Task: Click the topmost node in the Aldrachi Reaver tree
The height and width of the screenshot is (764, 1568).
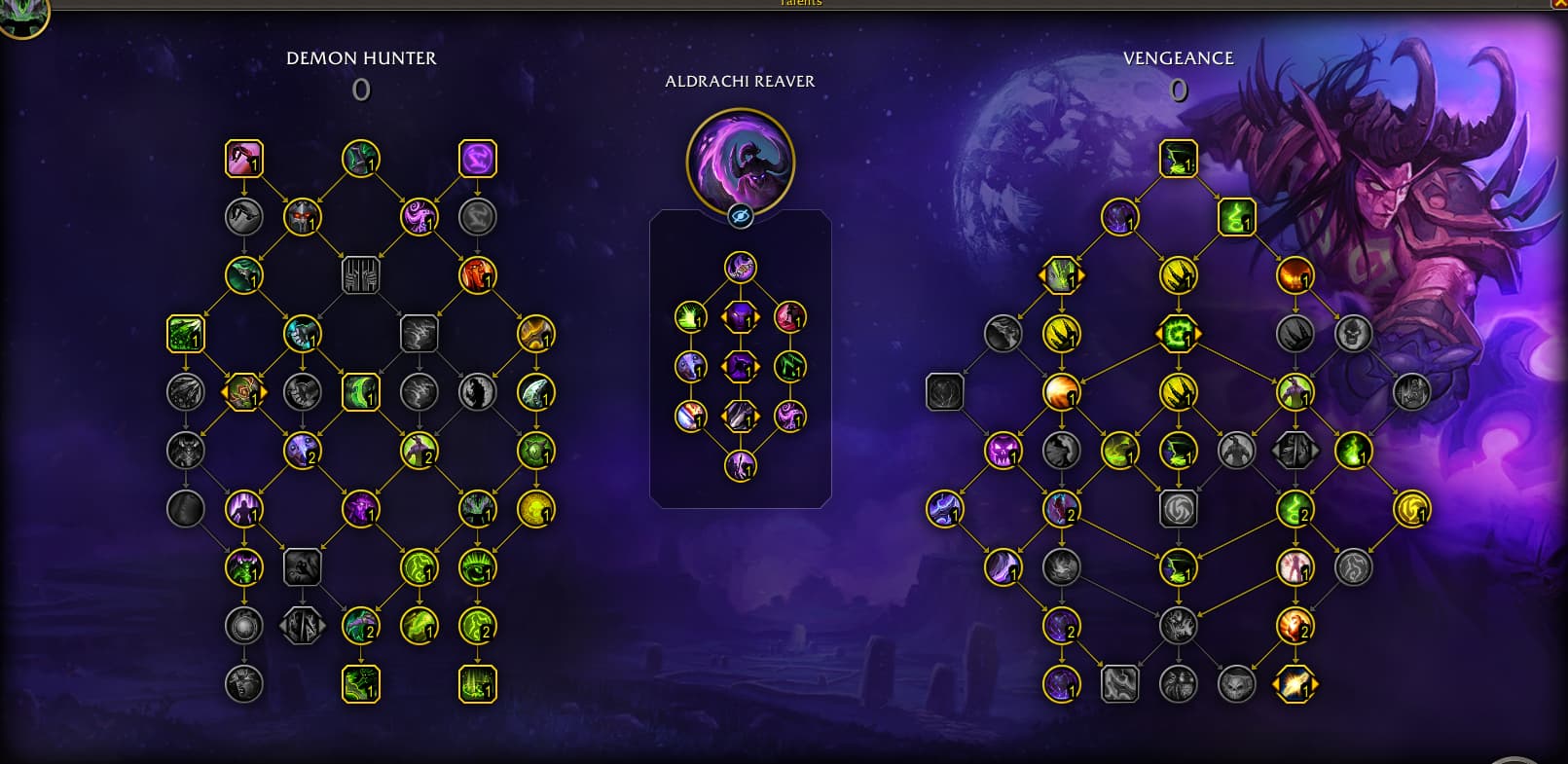Action: pos(740,267)
